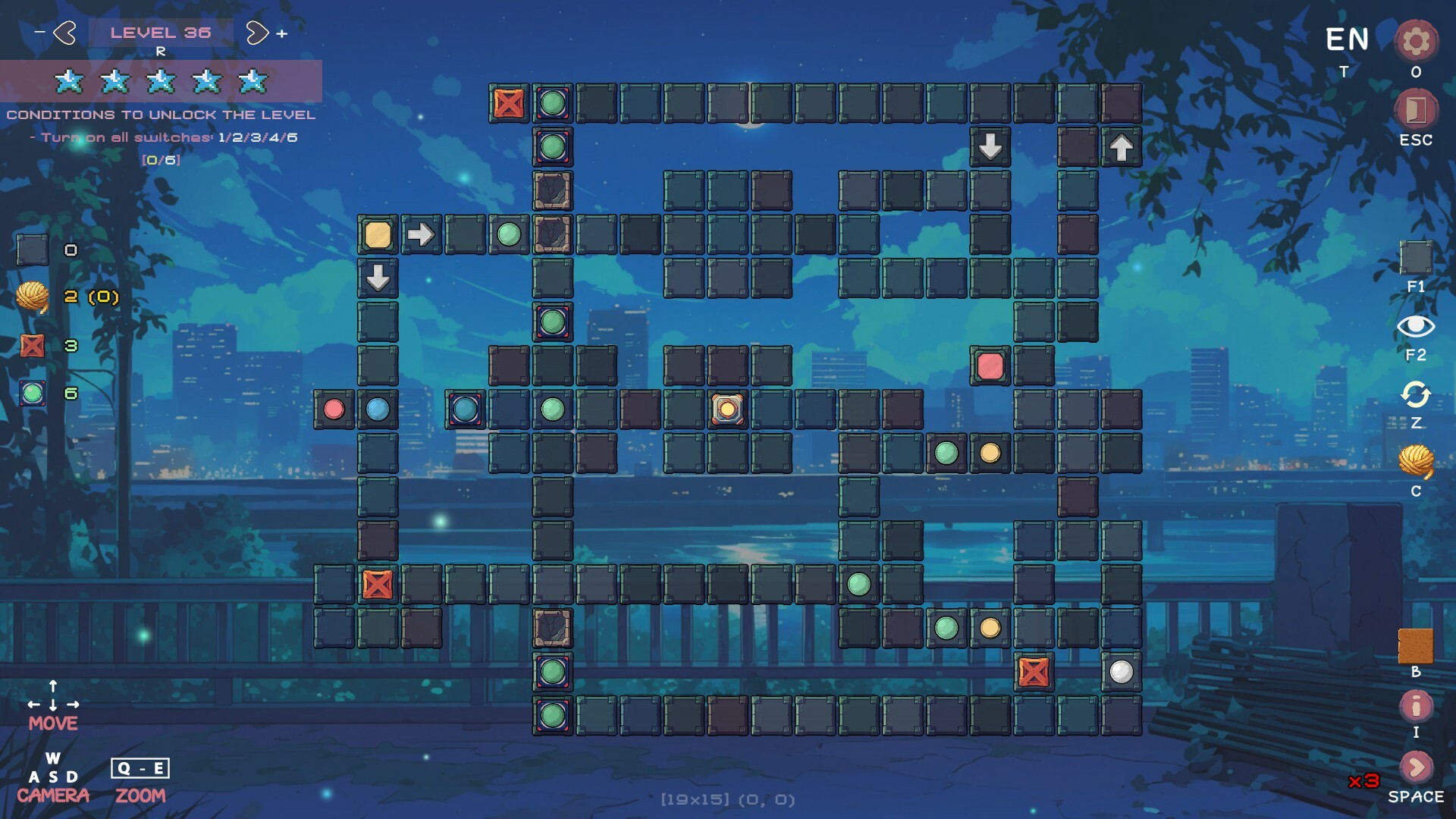Open the settings gear menu
1456x819 pixels.
point(1415,42)
